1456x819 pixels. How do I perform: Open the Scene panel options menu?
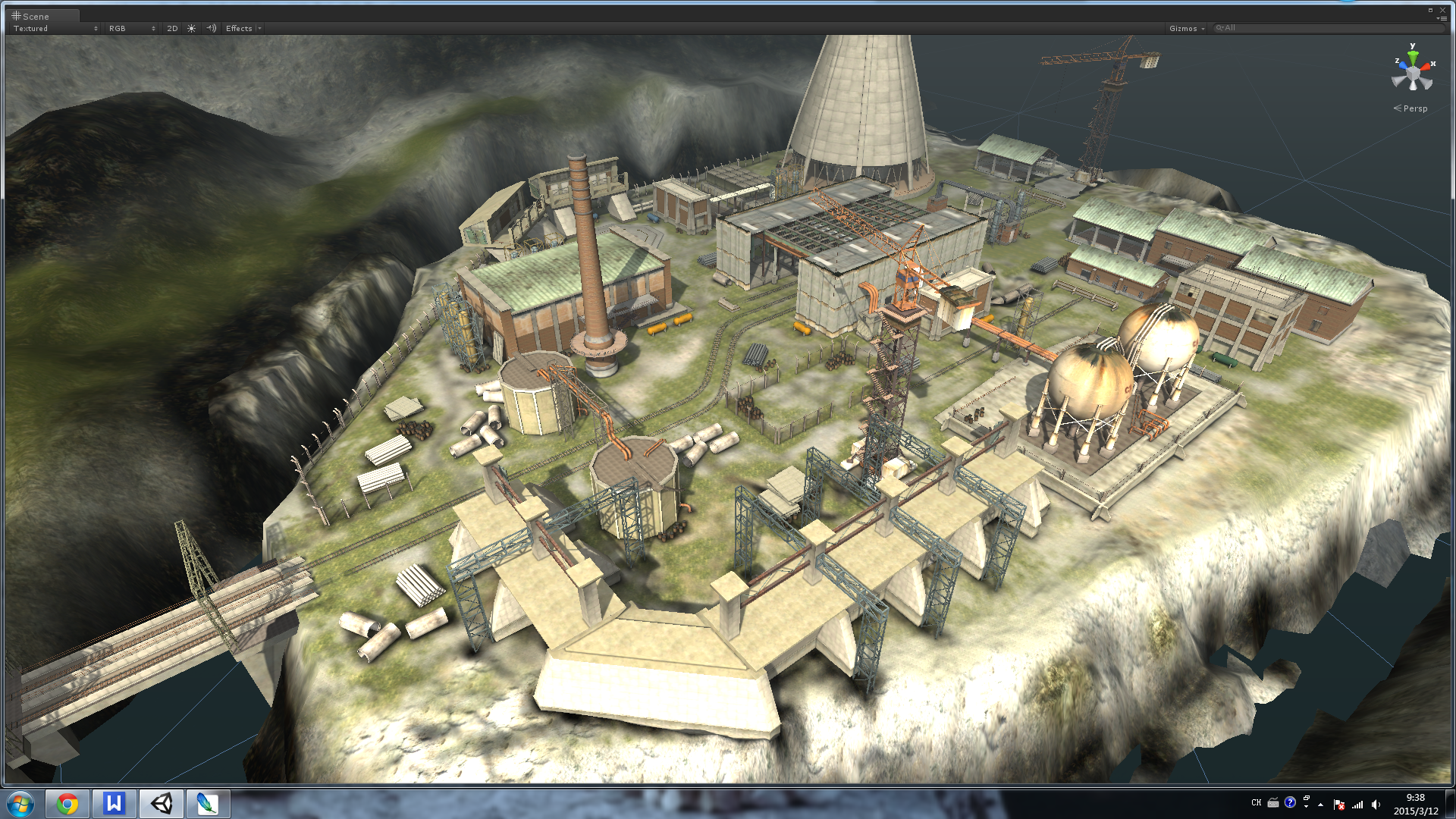pyautogui.click(x=1442, y=19)
